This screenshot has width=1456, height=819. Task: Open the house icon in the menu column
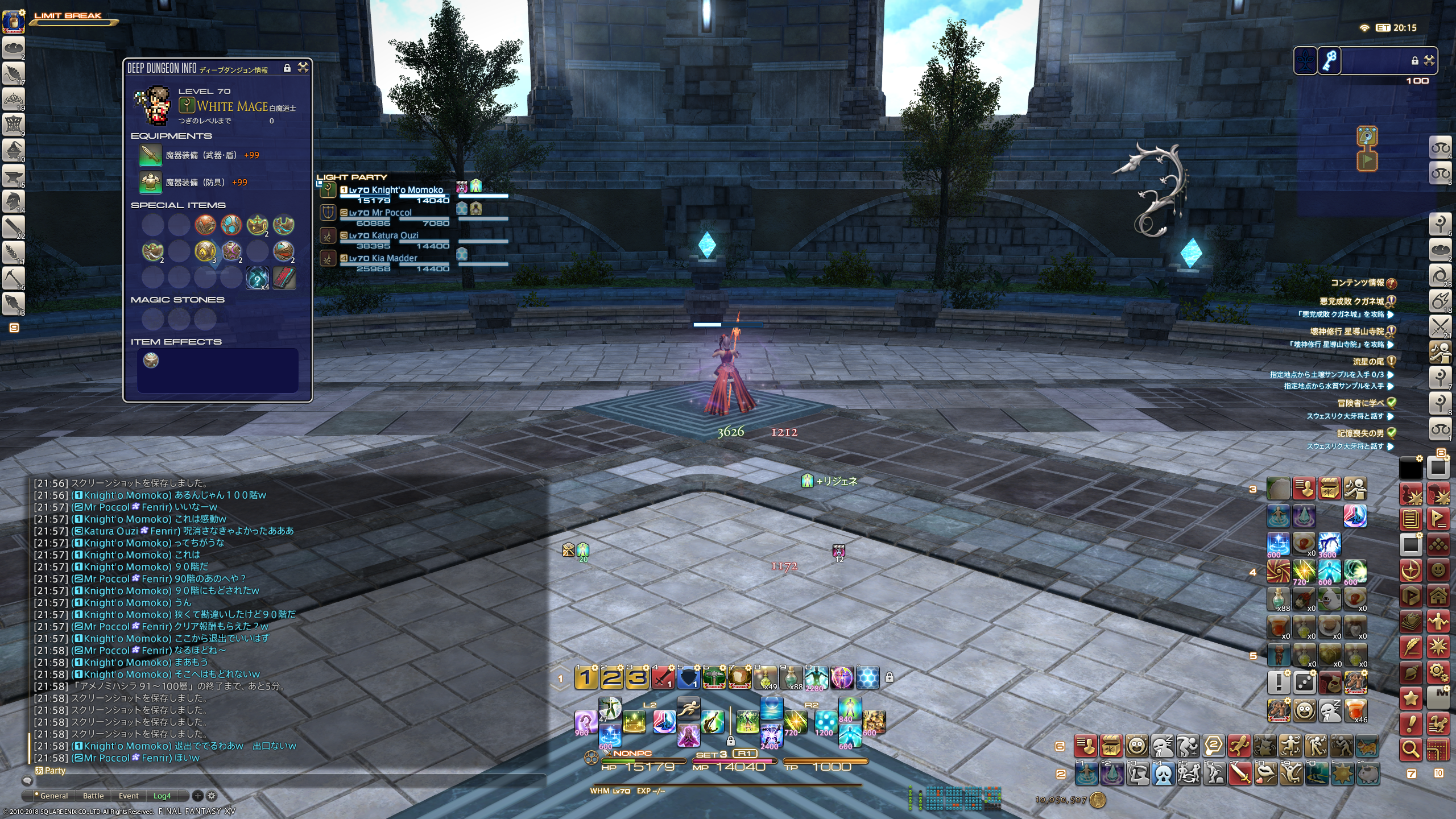point(1438,596)
